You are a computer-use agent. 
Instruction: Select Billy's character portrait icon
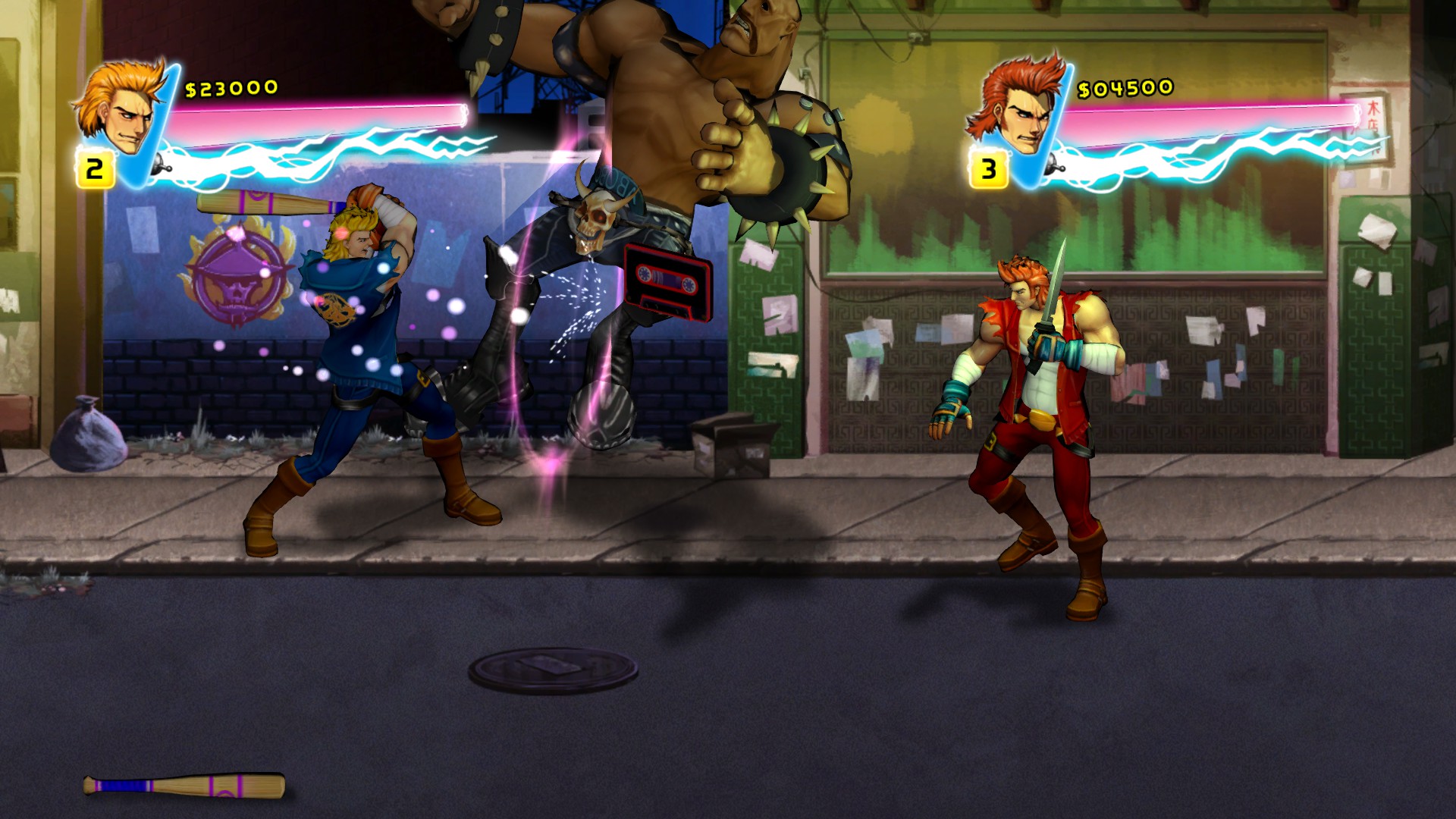[123, 114]
